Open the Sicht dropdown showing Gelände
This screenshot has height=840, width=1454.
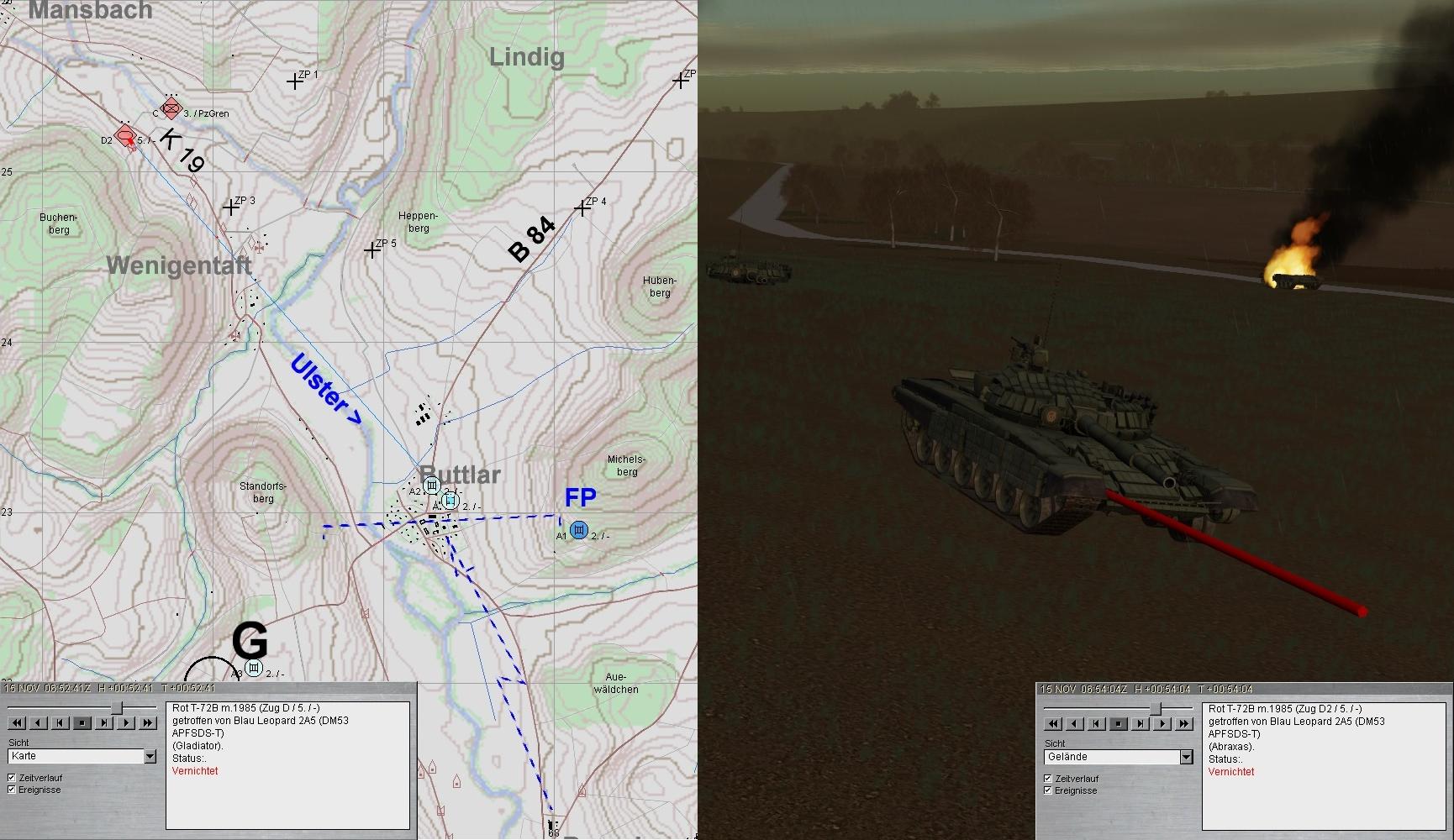(1186, 758)
